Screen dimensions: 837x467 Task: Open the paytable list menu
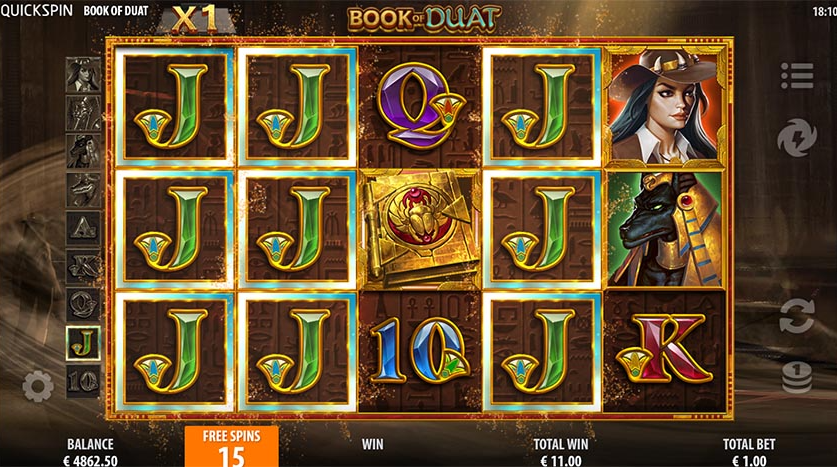[x=797, y=75]
